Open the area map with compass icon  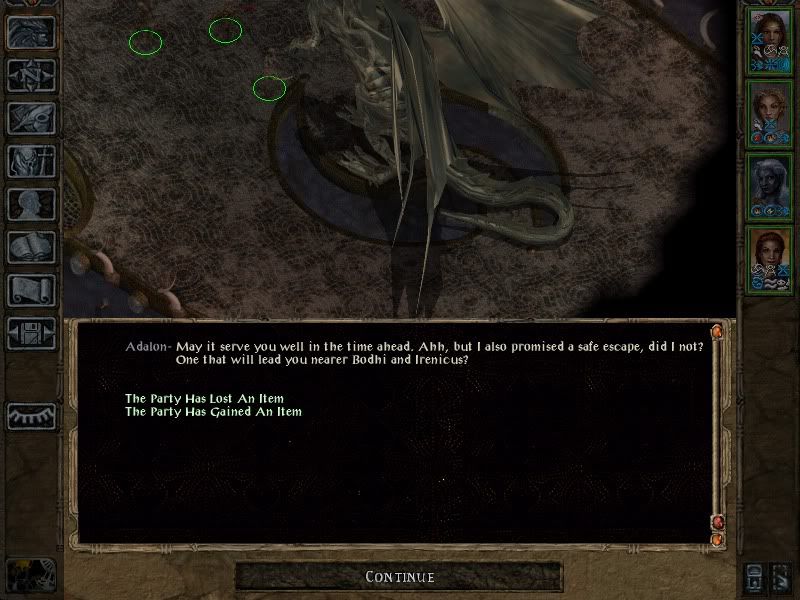[x=30, y=75]
